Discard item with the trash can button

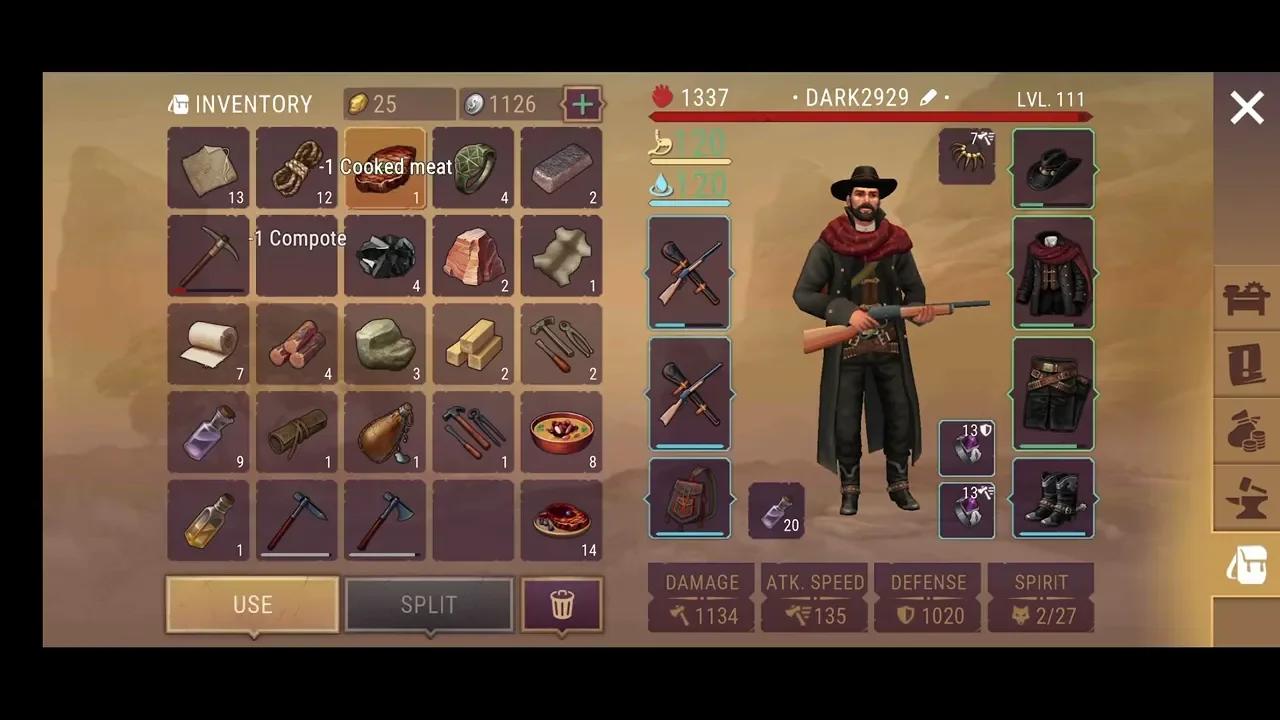[562, 604]
